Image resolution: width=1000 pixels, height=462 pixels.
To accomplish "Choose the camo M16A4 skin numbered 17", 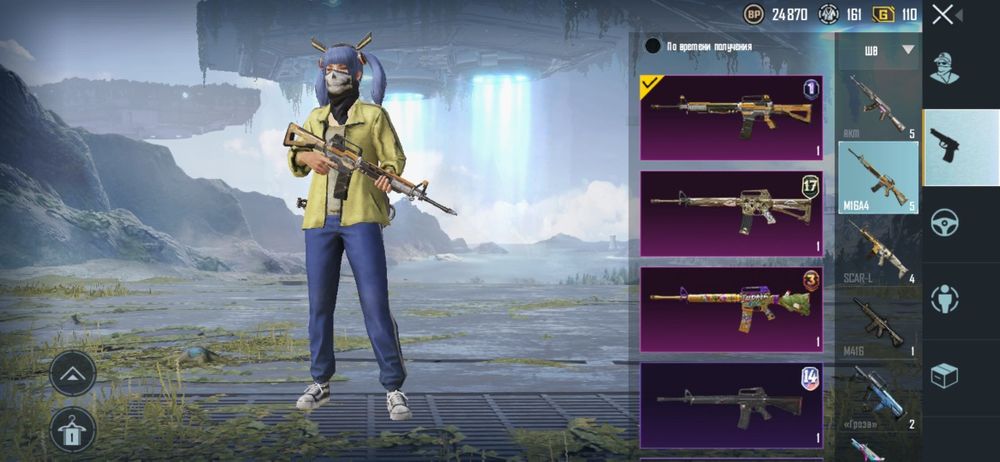I will pos(731,212).
